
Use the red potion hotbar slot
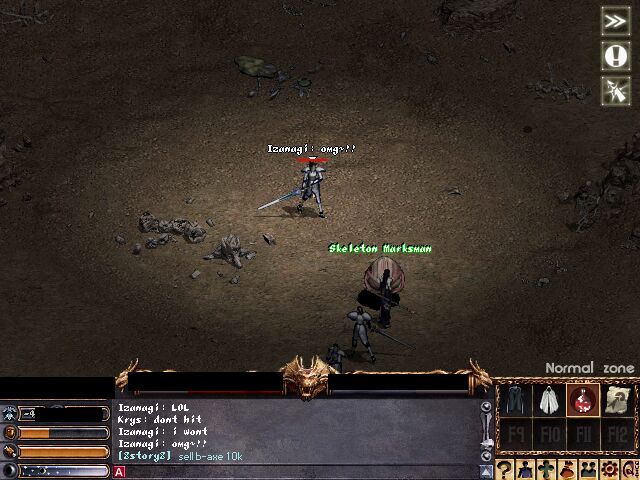[582, 399]
